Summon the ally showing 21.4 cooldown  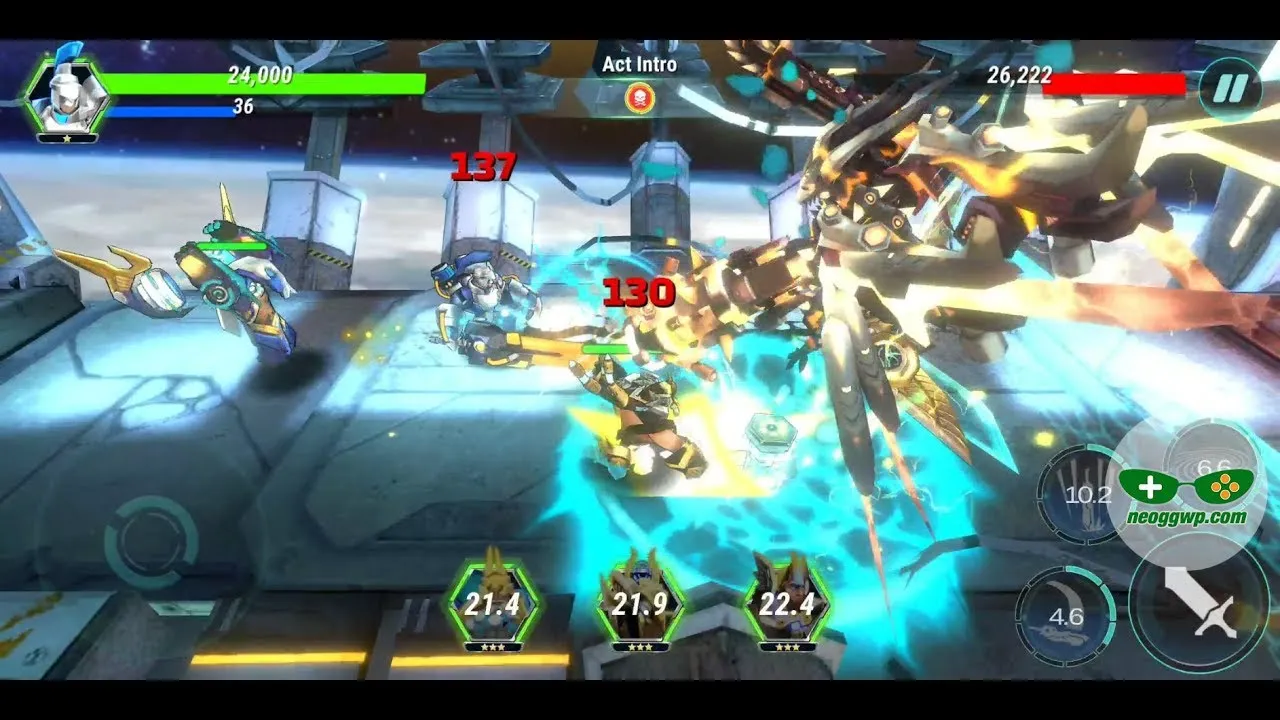coord(493,603)
